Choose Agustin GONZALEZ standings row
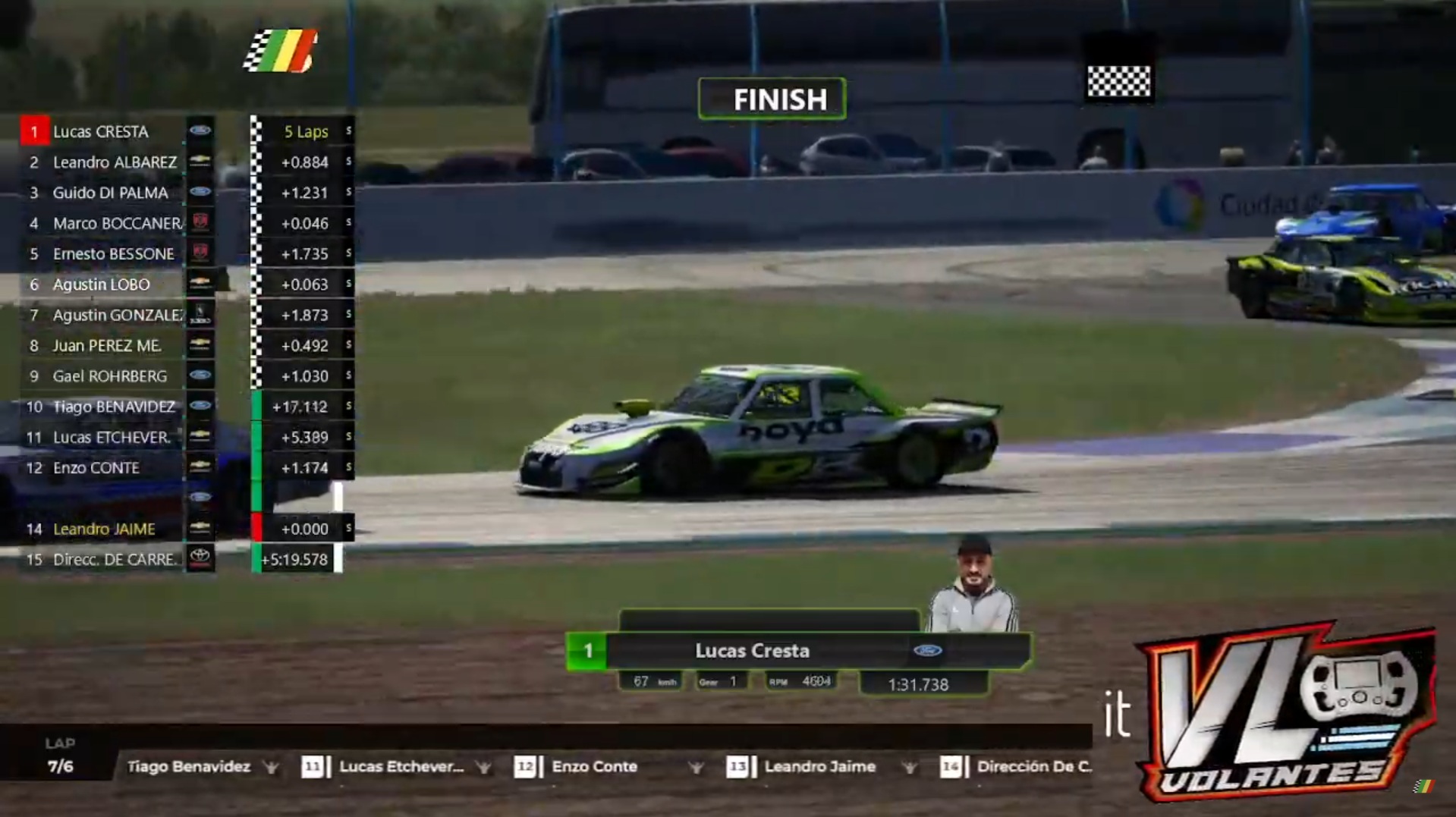1456x817 pixels. click(x=118, y=315)
